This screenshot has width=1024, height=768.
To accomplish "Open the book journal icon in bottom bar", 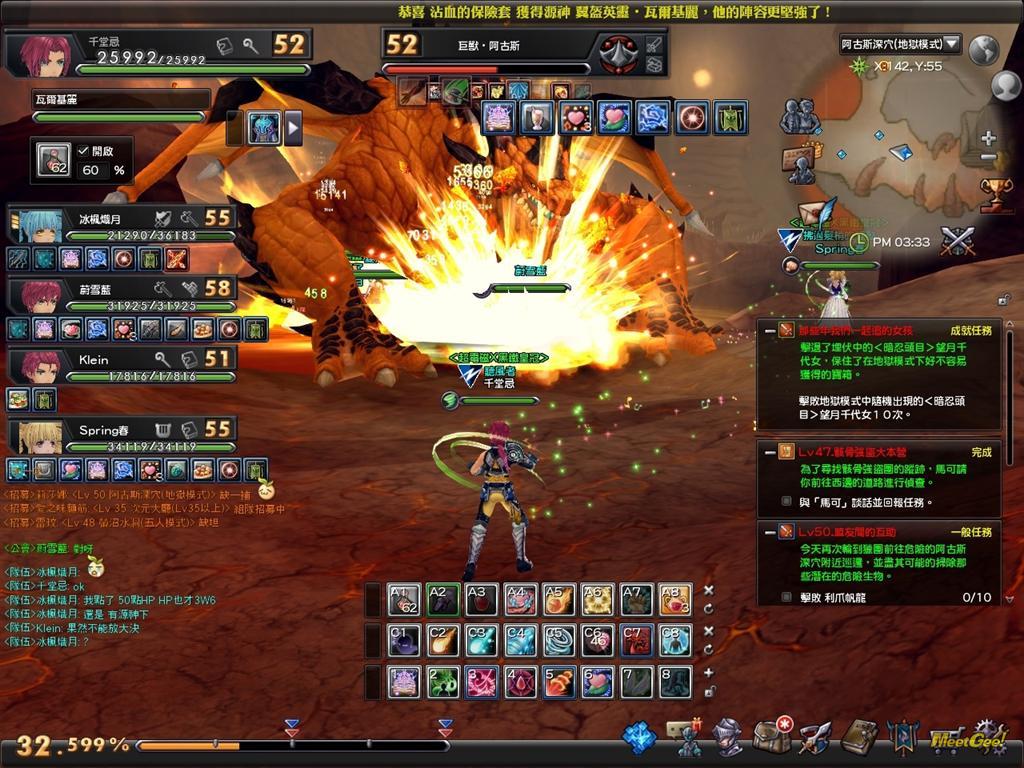I will click(858, 737).
